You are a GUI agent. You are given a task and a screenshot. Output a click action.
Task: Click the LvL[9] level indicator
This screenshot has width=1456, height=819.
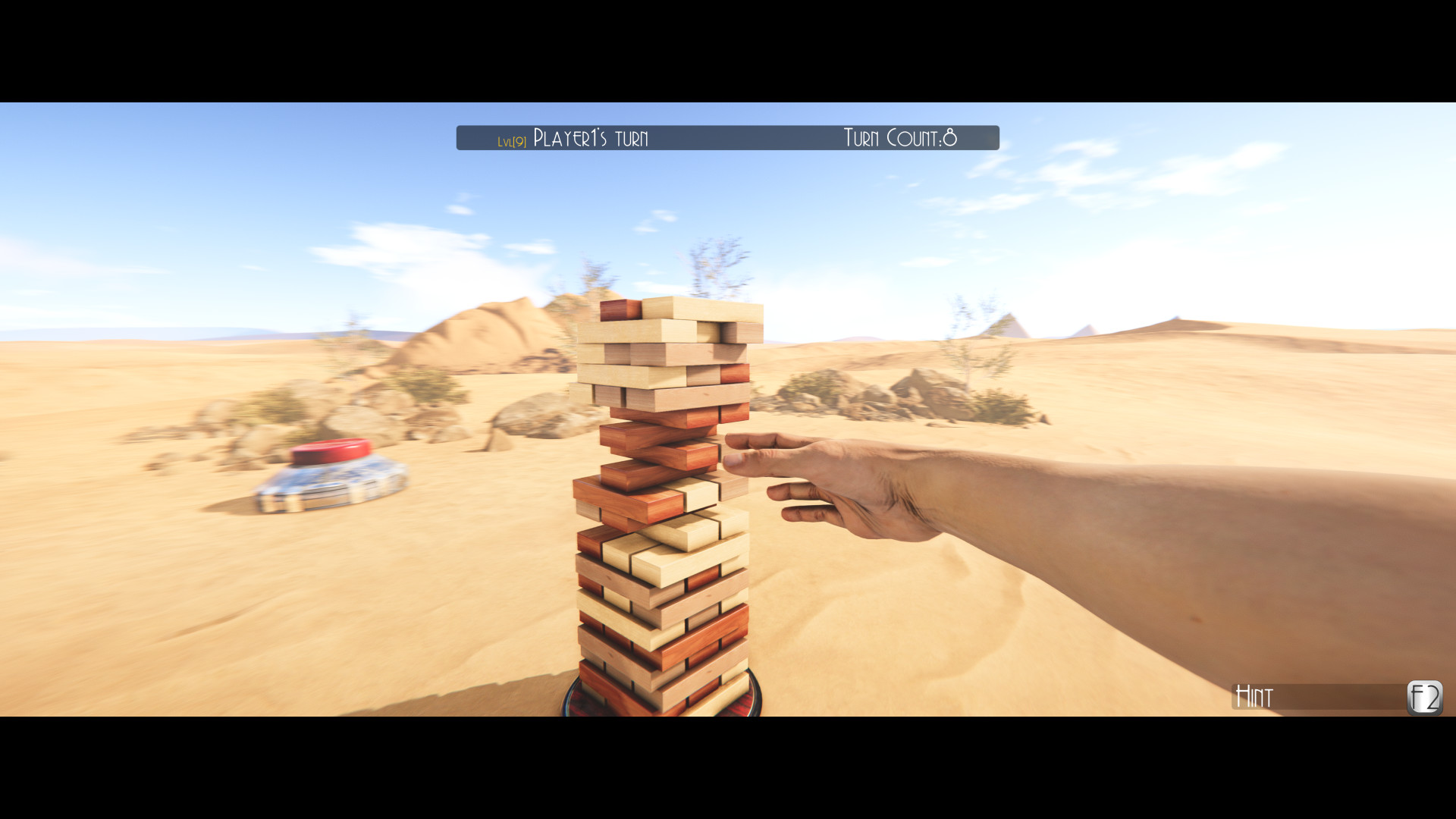pyautogui.click(x=511, y=140)
